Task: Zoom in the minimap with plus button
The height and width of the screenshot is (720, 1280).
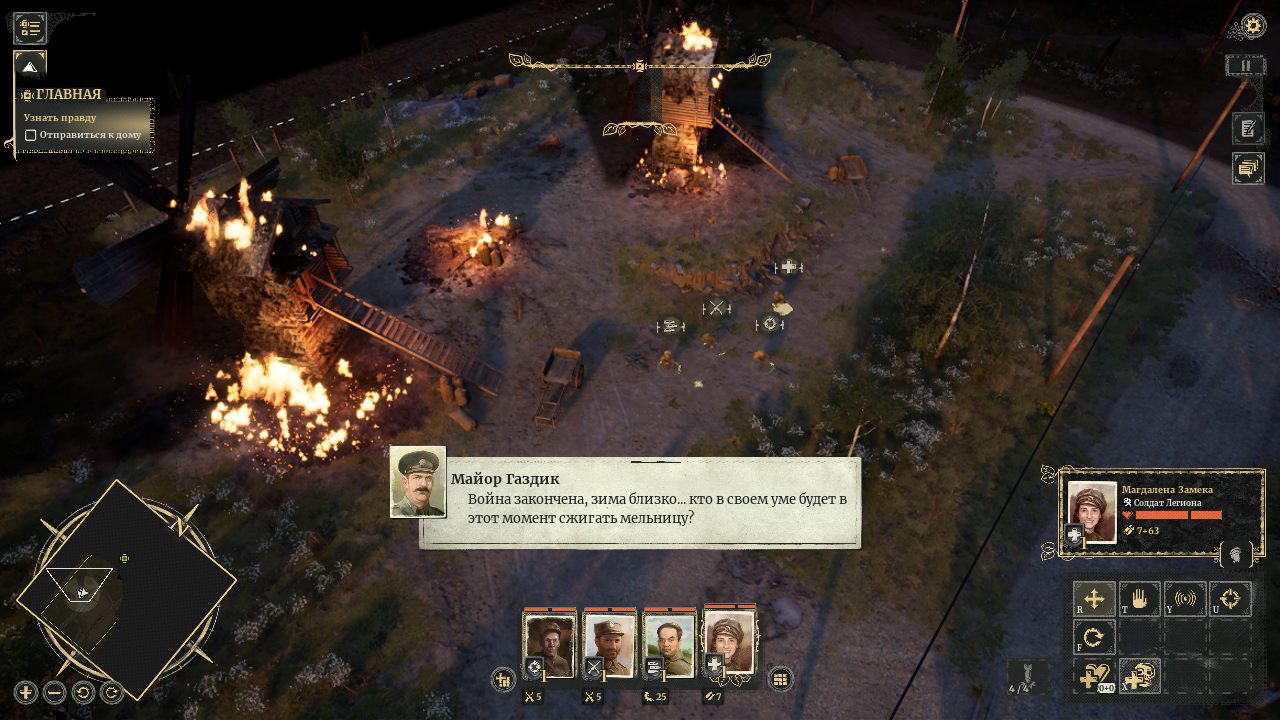Action: pyautogui.click(x=26, y=691)
